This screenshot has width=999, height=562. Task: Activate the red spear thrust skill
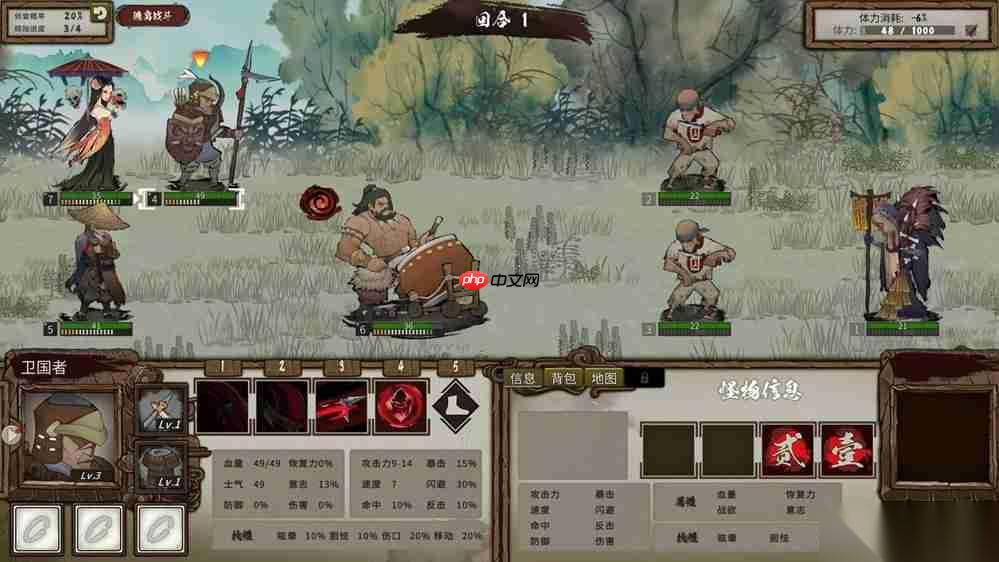342,406
